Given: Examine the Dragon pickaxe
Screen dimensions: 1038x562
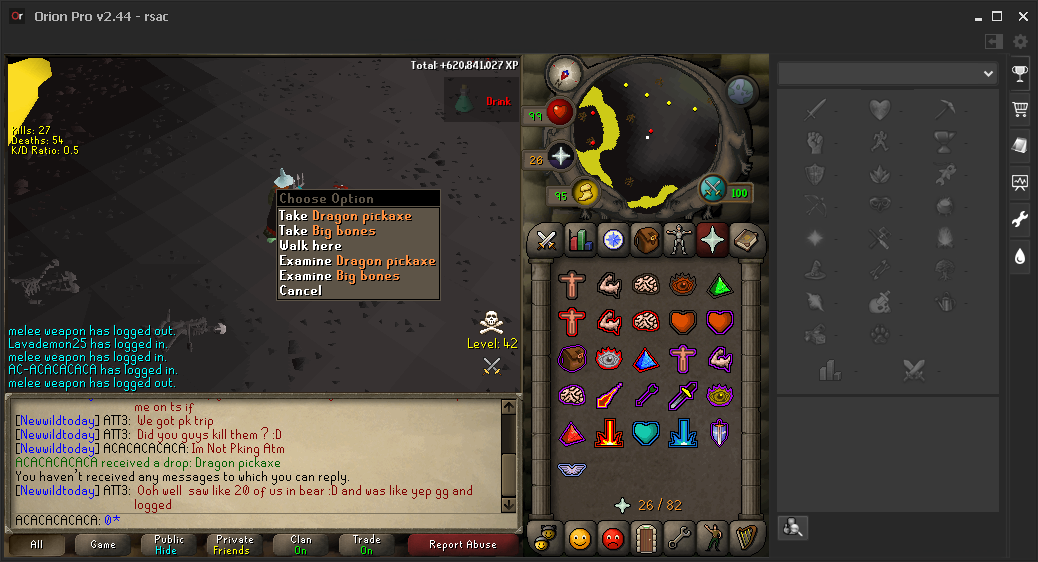Looking at the screenshot, I should coord(357,261).
